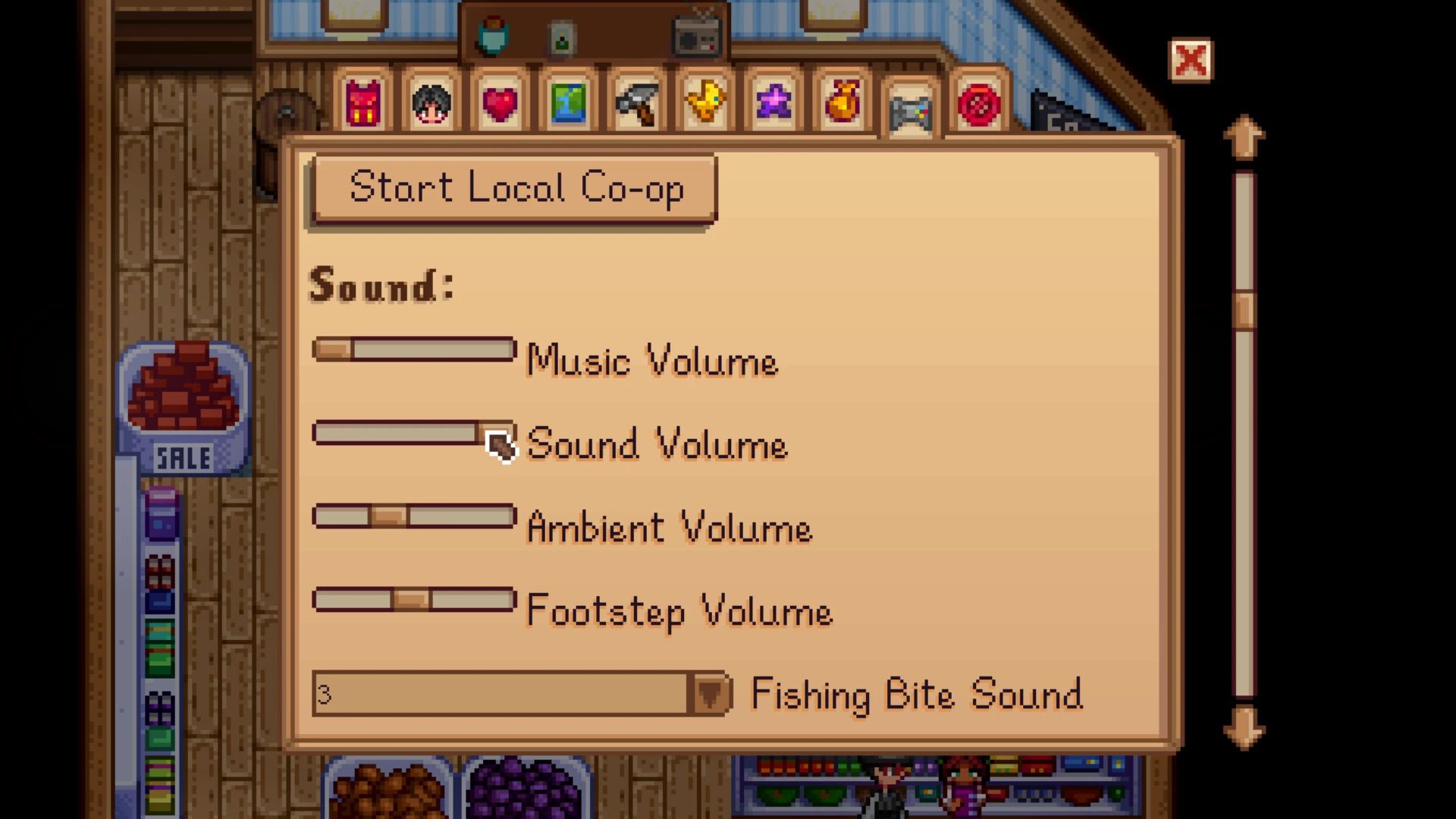
Task: Click the Sound section heading
Action: pos(381,286)
